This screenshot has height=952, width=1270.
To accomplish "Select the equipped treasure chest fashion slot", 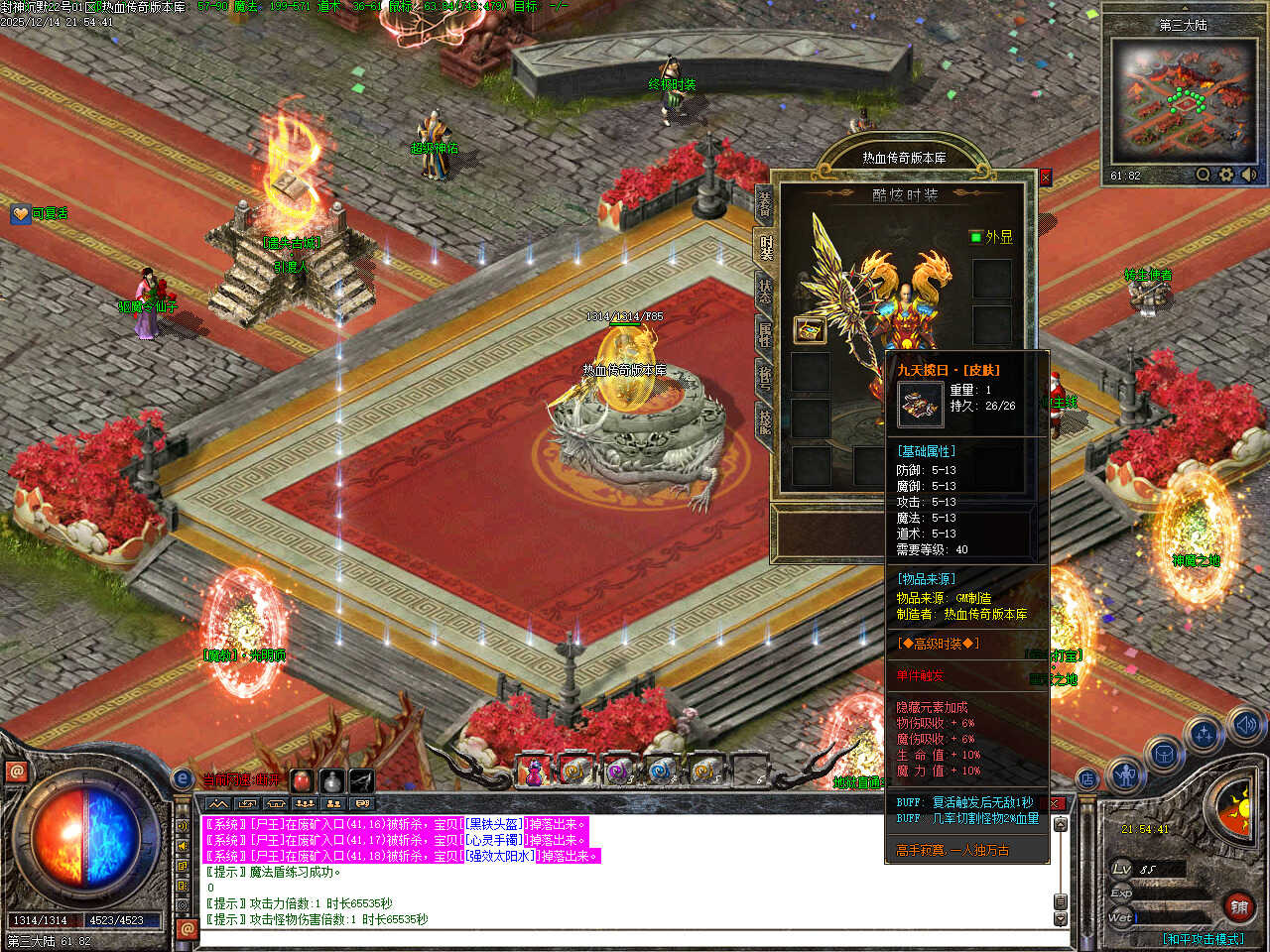I will [x=811, y=330].
